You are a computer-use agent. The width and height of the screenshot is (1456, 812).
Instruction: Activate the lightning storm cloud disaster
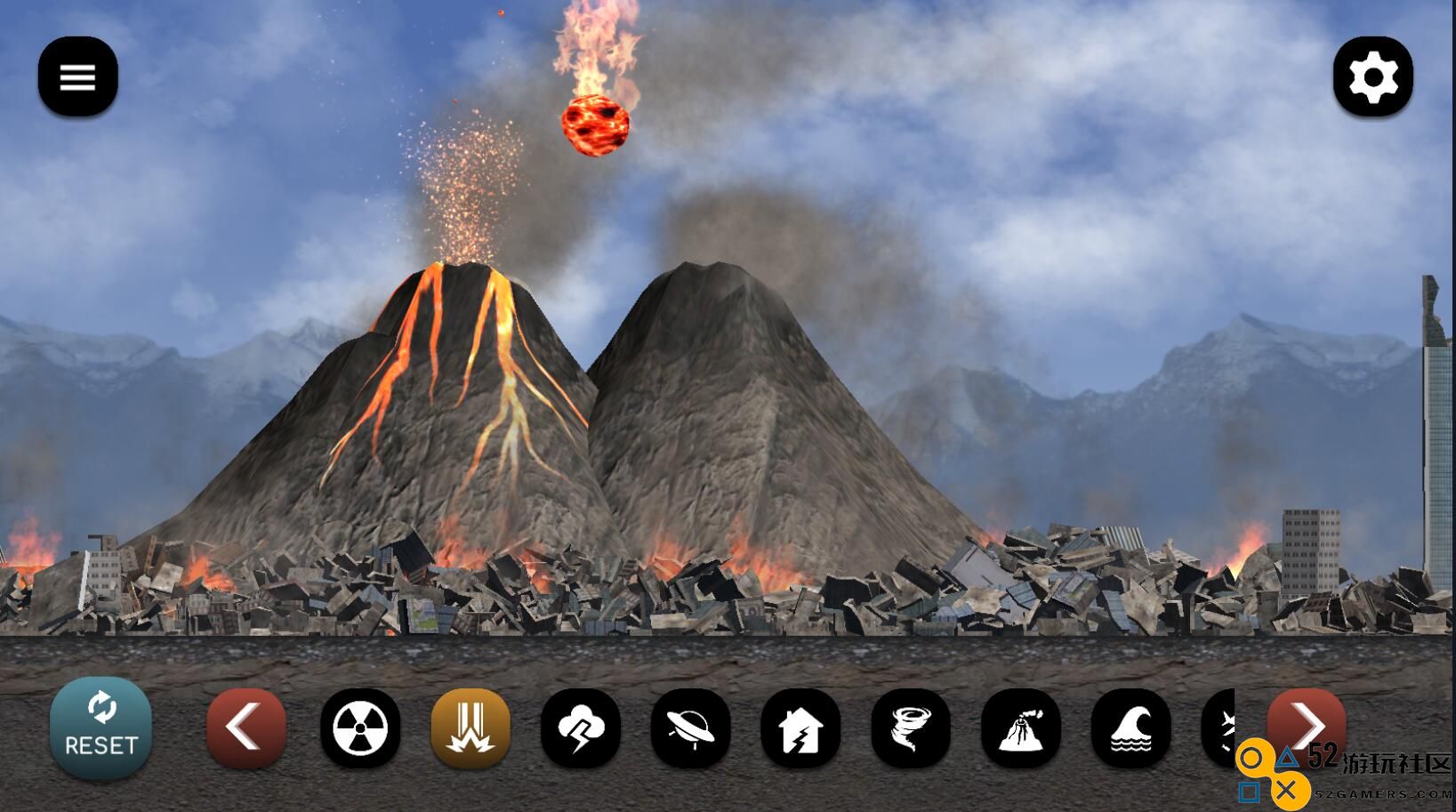pyautogui.click(x=581, y=728)
